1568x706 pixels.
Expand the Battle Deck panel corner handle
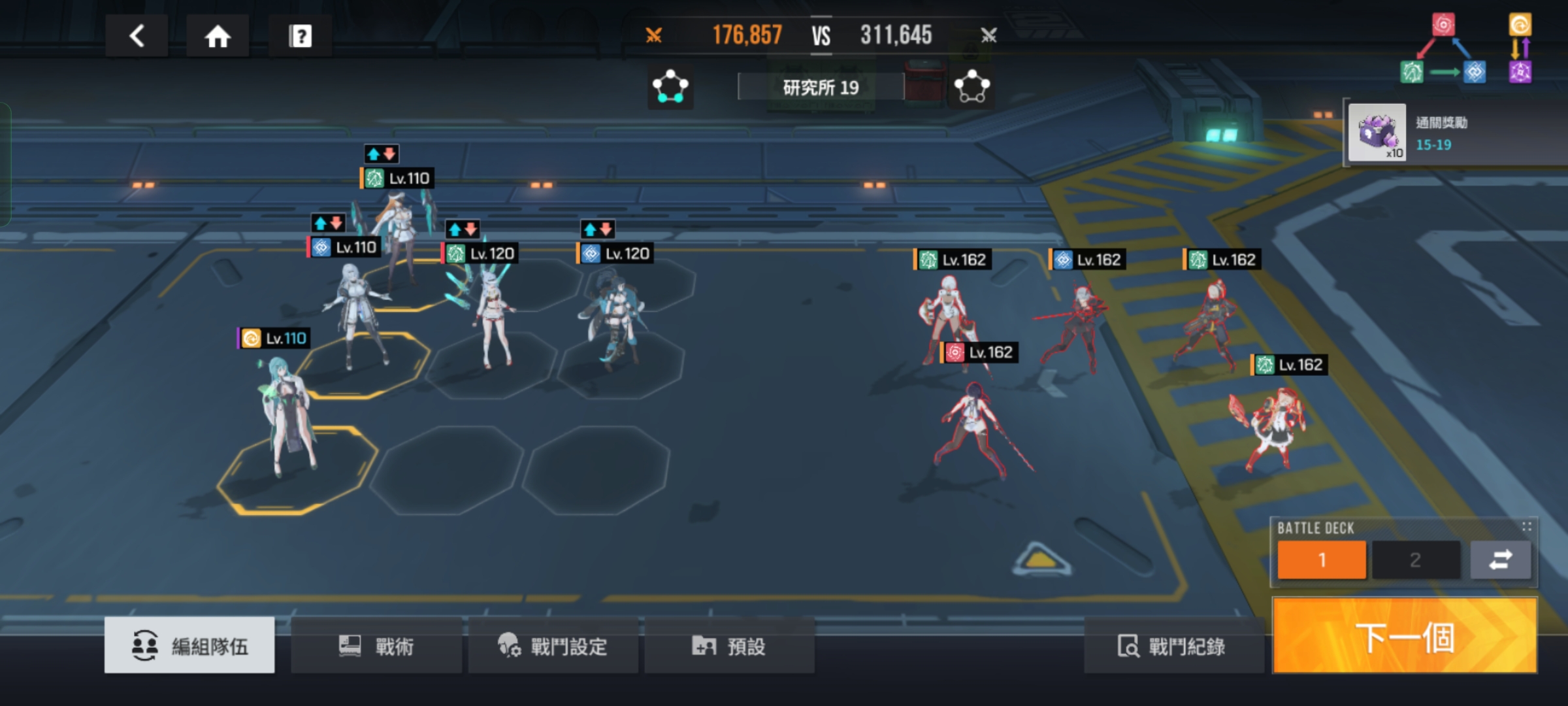coord(1526,527)
